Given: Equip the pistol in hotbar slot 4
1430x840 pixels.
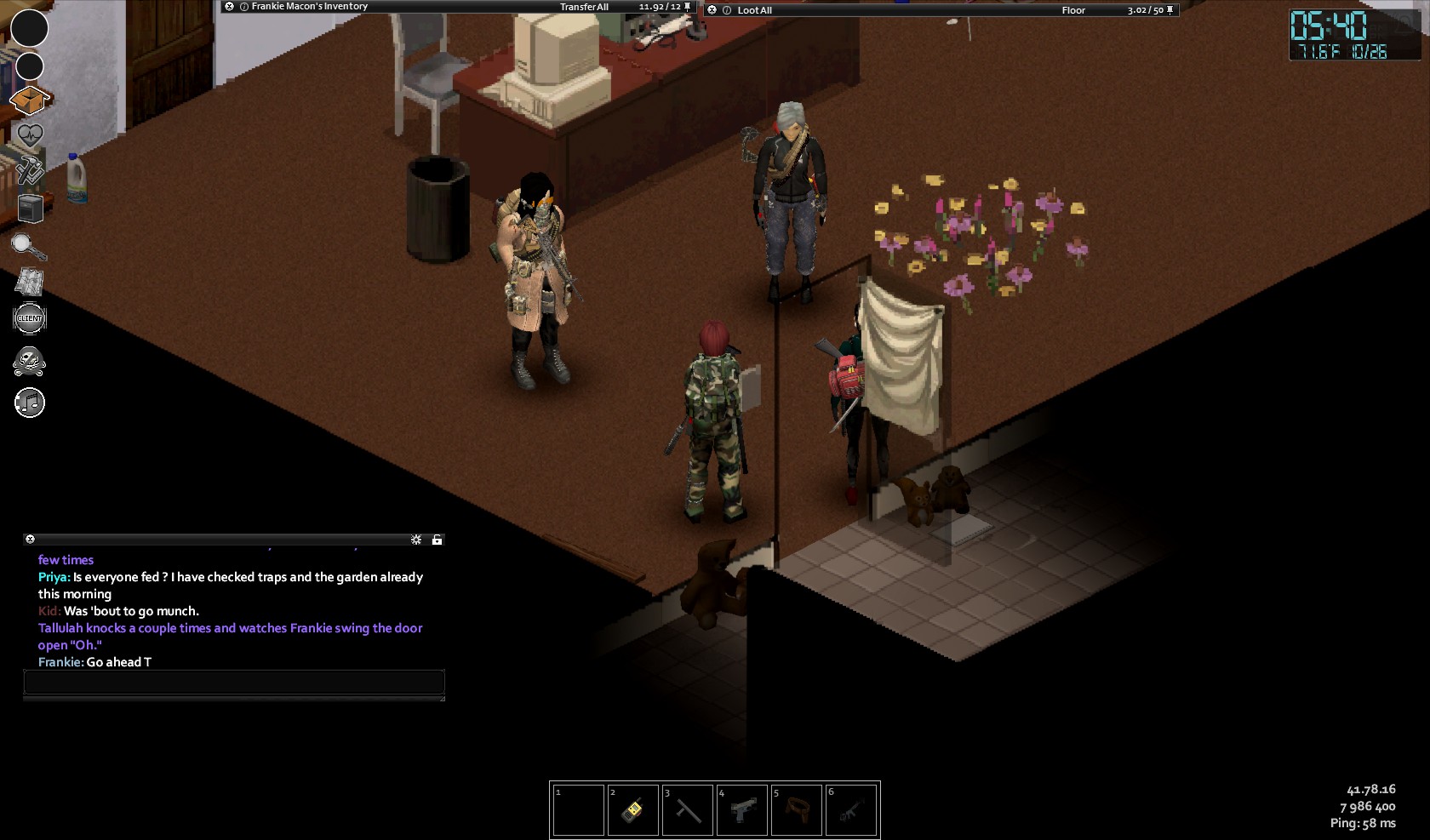Looking at the screenshot, I should click(741, 810).
